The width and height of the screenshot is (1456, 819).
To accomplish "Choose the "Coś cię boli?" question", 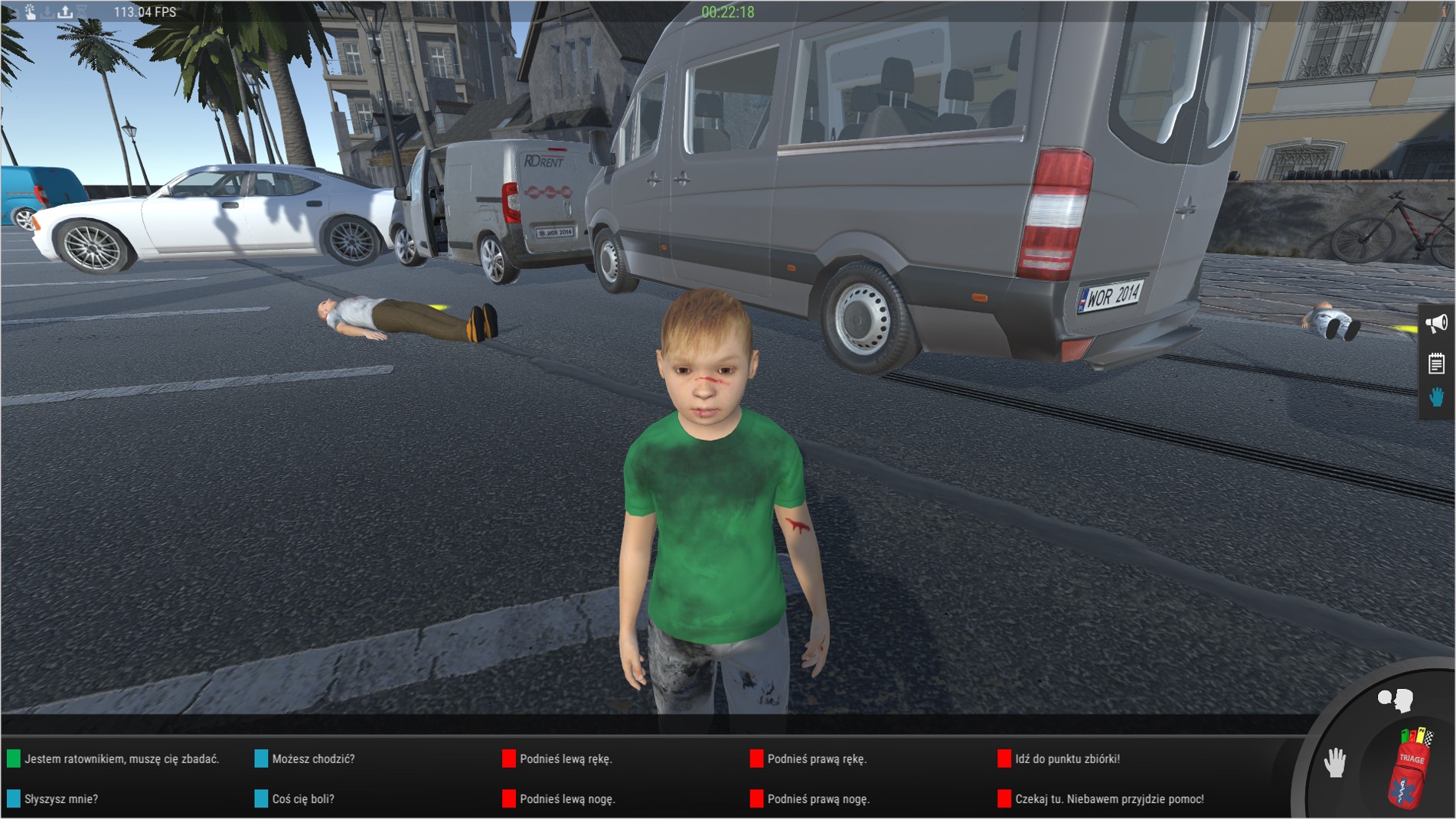I will (x=302, y=798).
